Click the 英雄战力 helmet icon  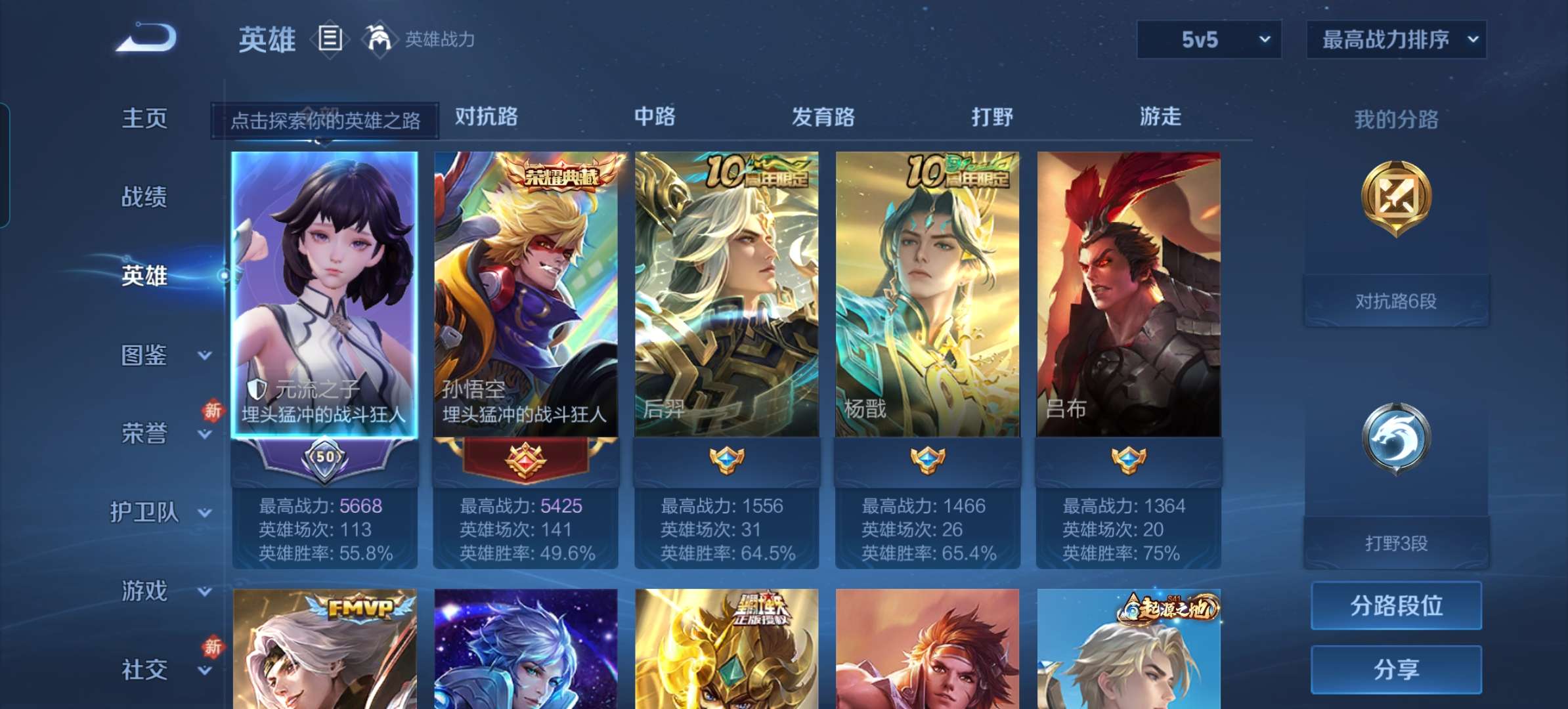point(378,38)
